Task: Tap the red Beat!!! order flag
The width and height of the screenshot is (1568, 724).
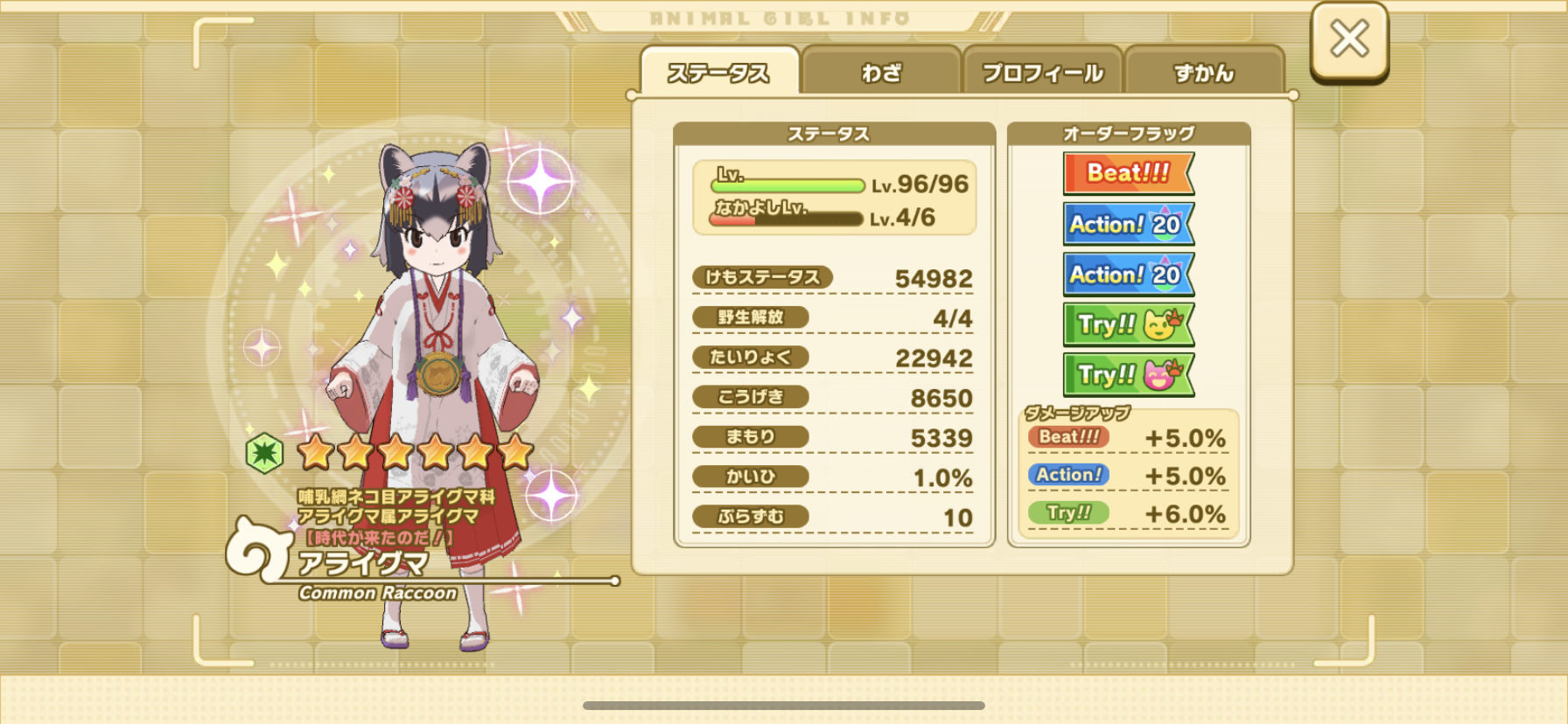Action: [1128, 173]
